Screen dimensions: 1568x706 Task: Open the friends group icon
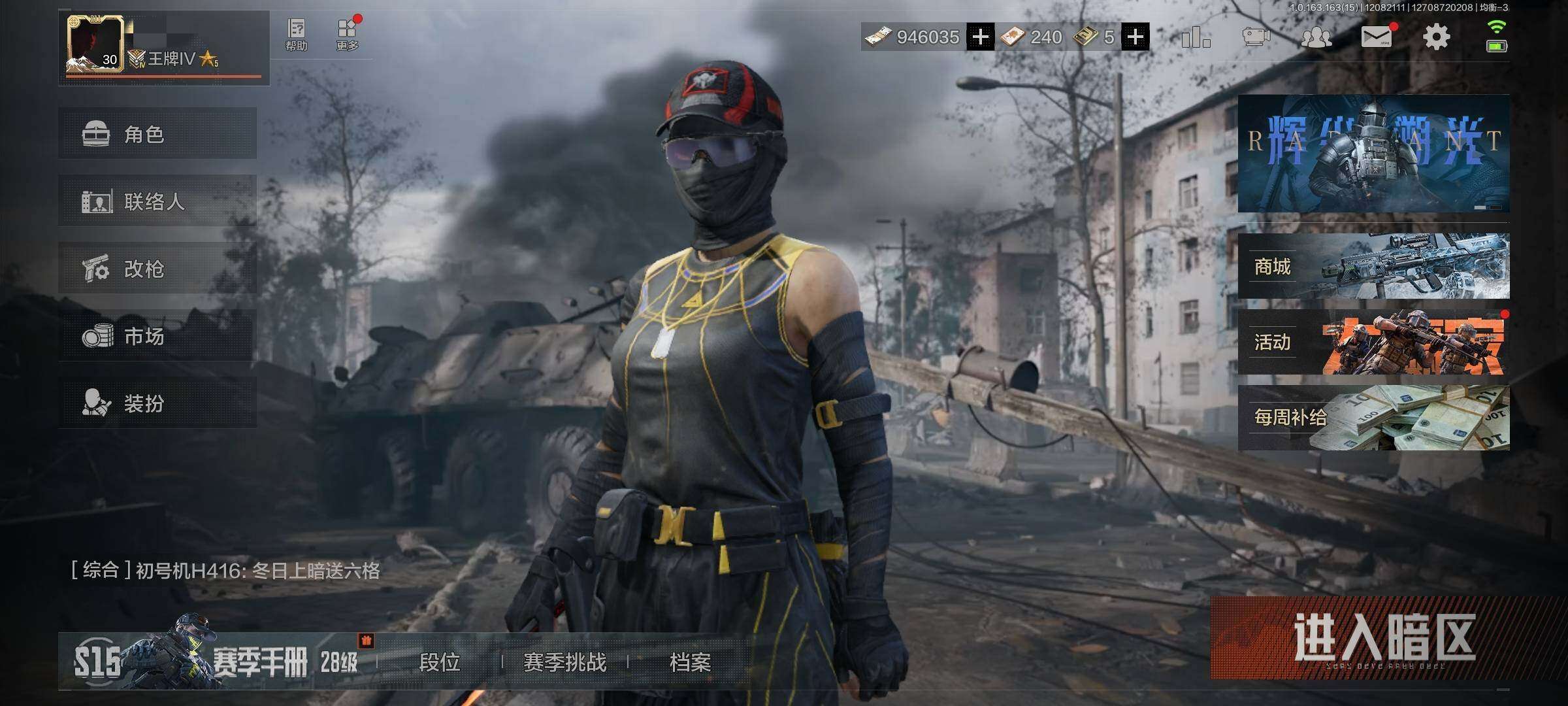[x=1316, y=37]
